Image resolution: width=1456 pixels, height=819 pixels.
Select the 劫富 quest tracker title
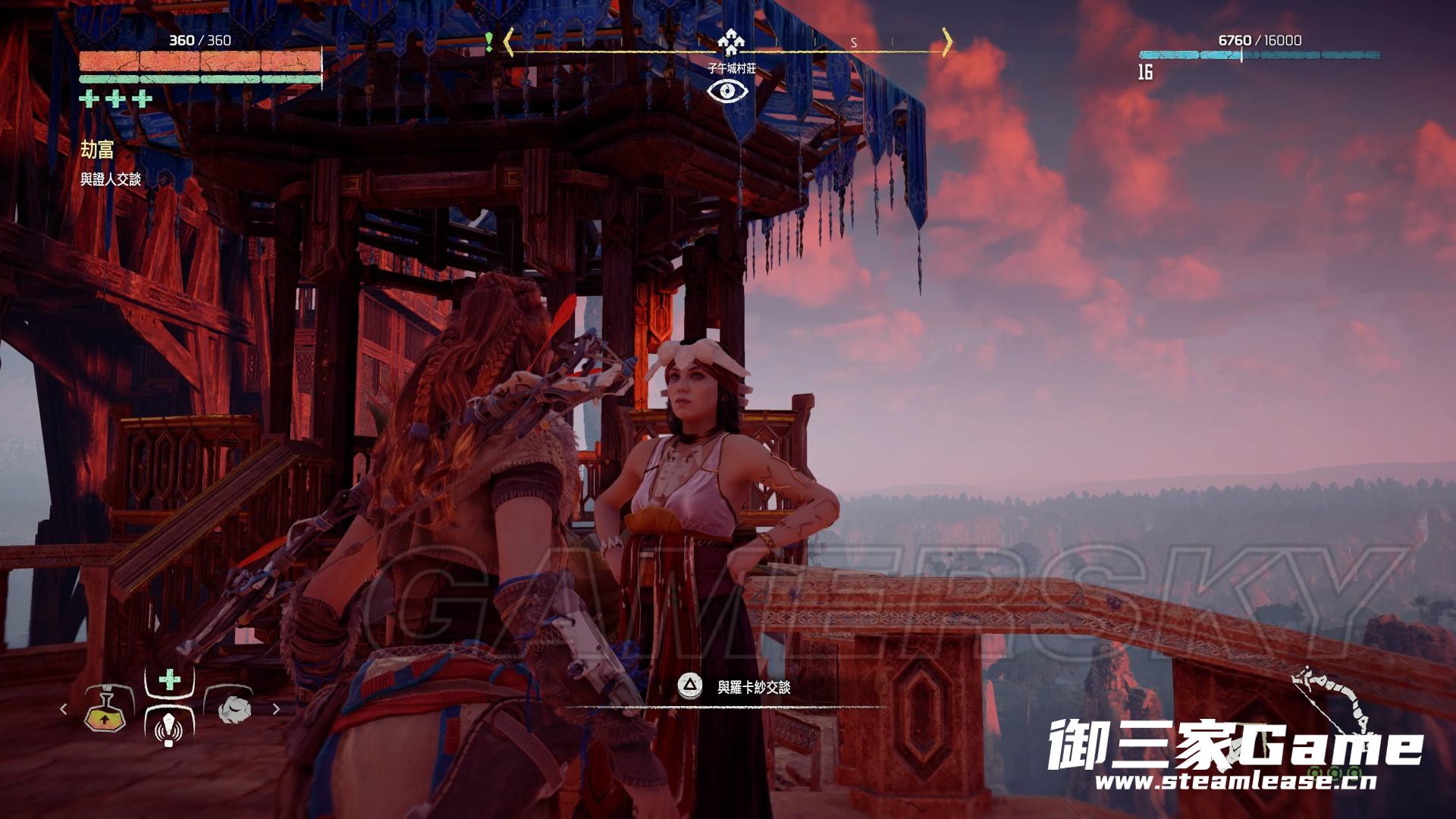pos(97,149)
